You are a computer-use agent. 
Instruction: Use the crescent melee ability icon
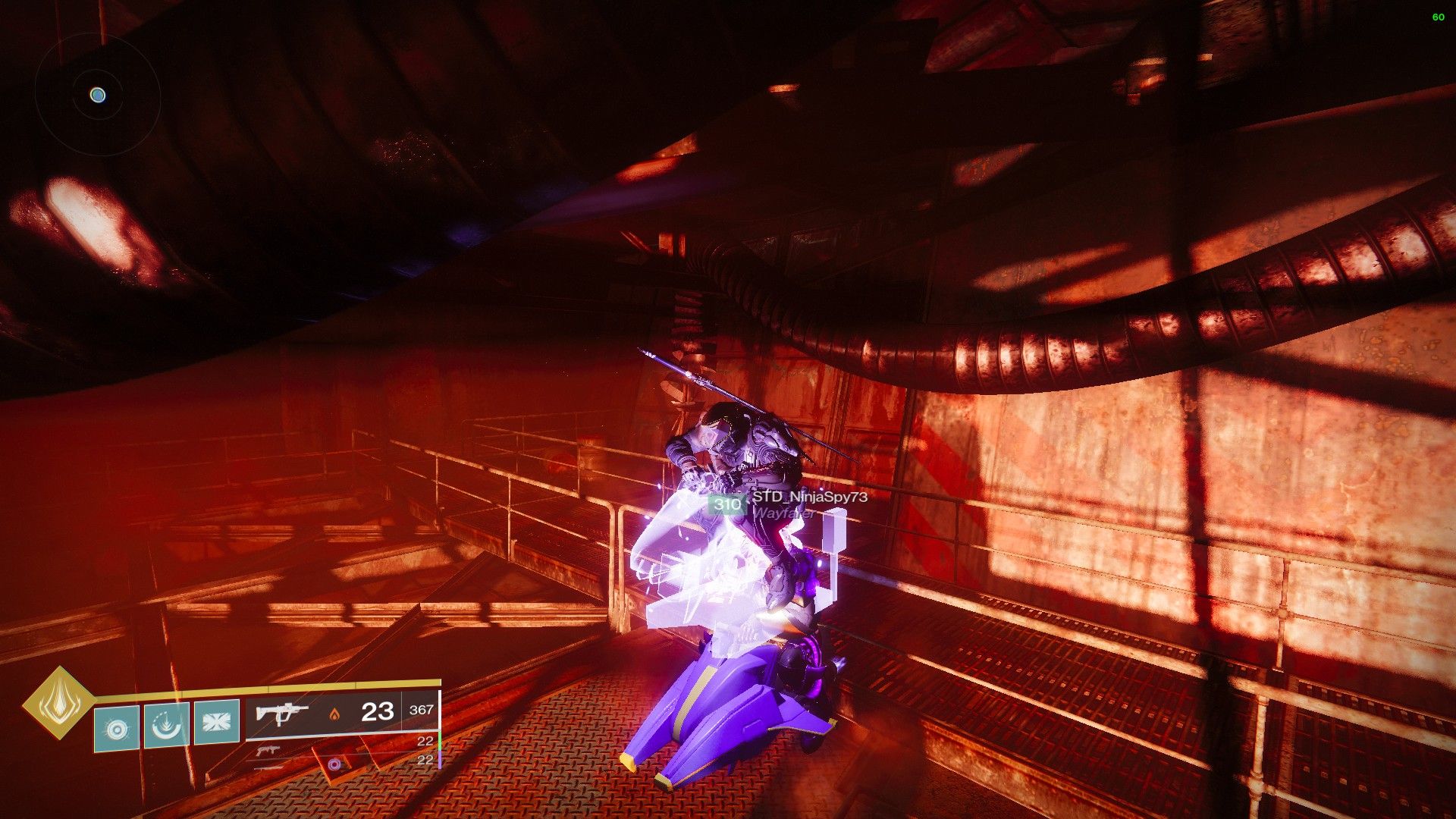click(167, 726)
